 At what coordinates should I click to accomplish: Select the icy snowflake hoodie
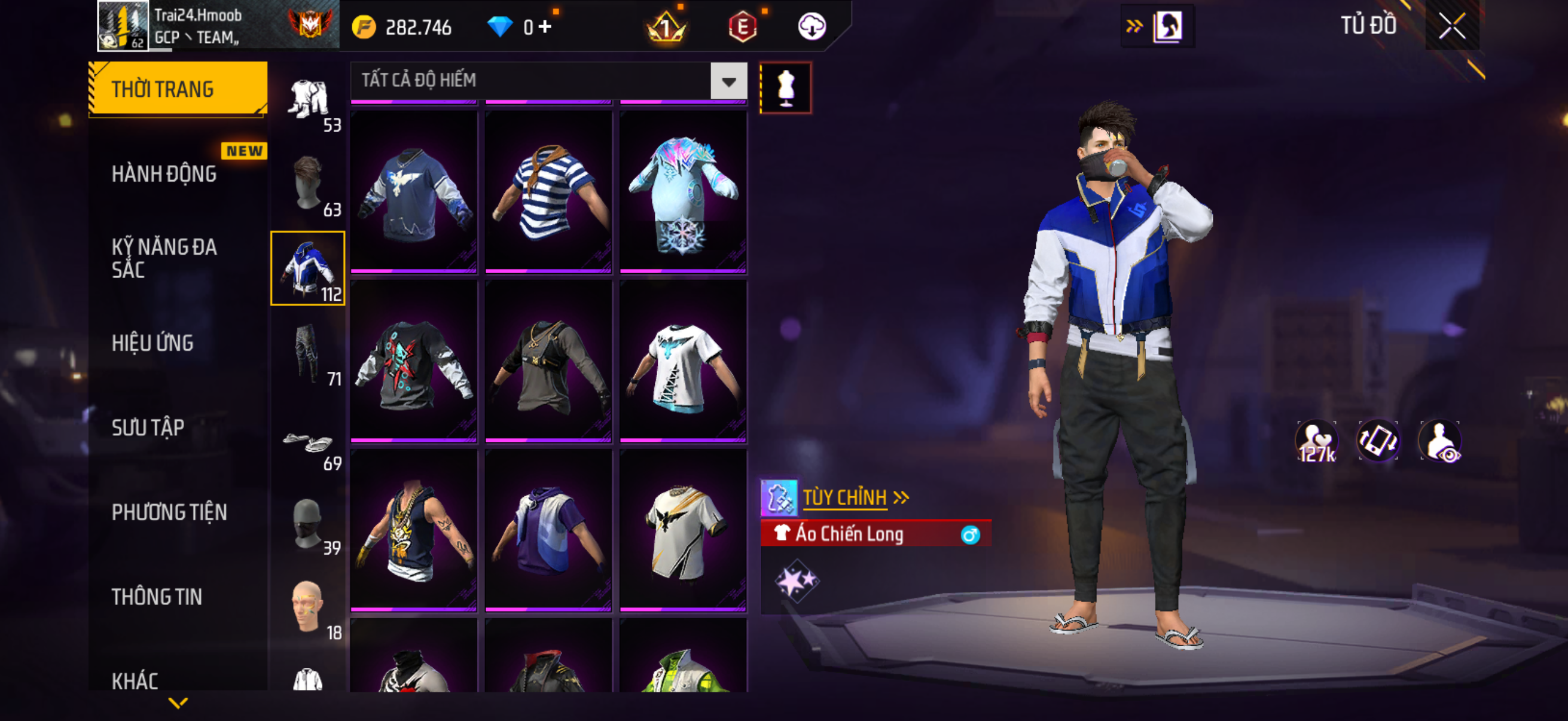click(x=683, y=191)
